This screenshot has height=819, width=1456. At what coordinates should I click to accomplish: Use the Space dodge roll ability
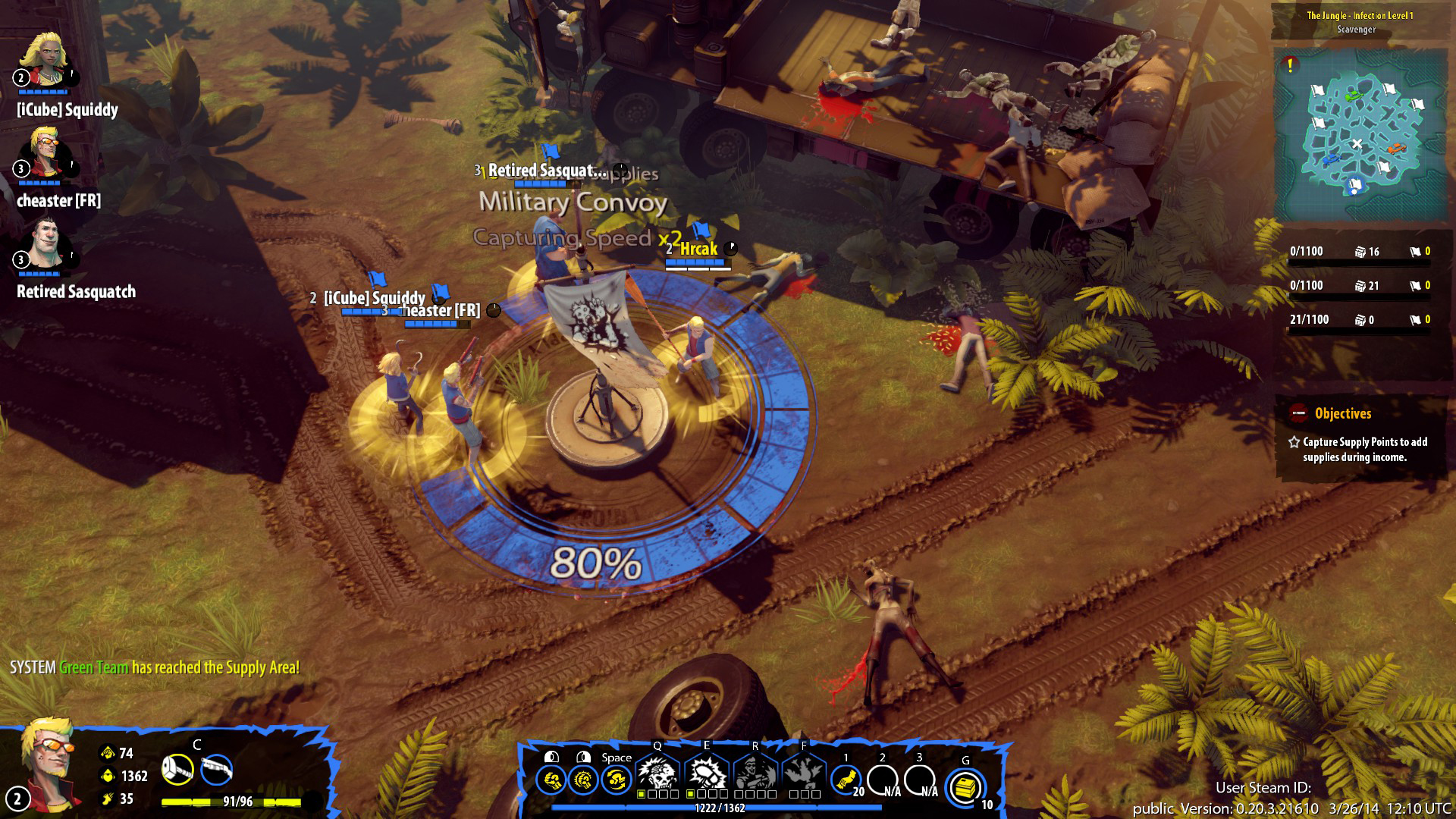coord(616,780)
